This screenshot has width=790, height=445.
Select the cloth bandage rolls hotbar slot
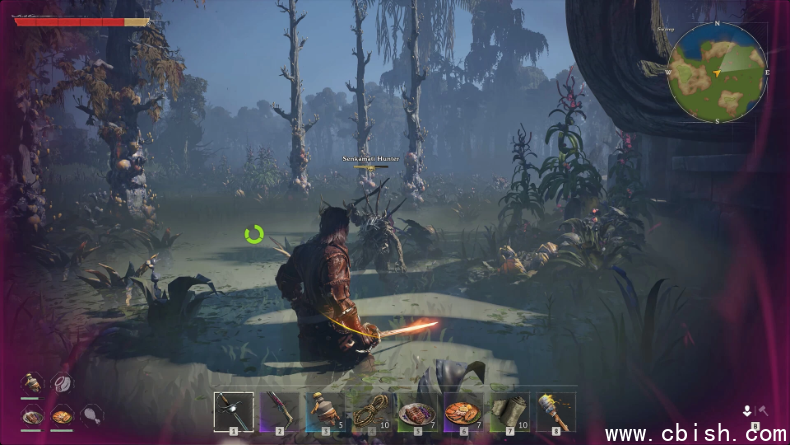(509, 411)
